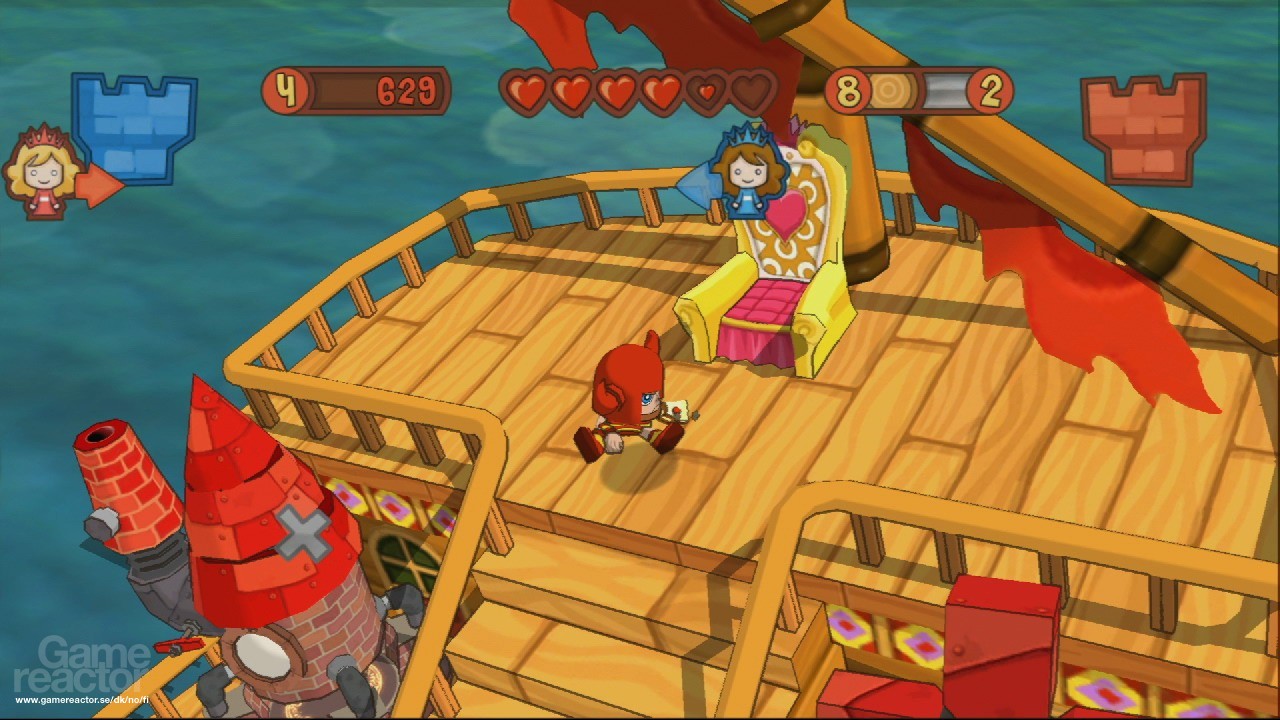Toggle the blue arrow pointer beside the princess
The width and height of the screenshot is (1280, 720).
(700, 185)
